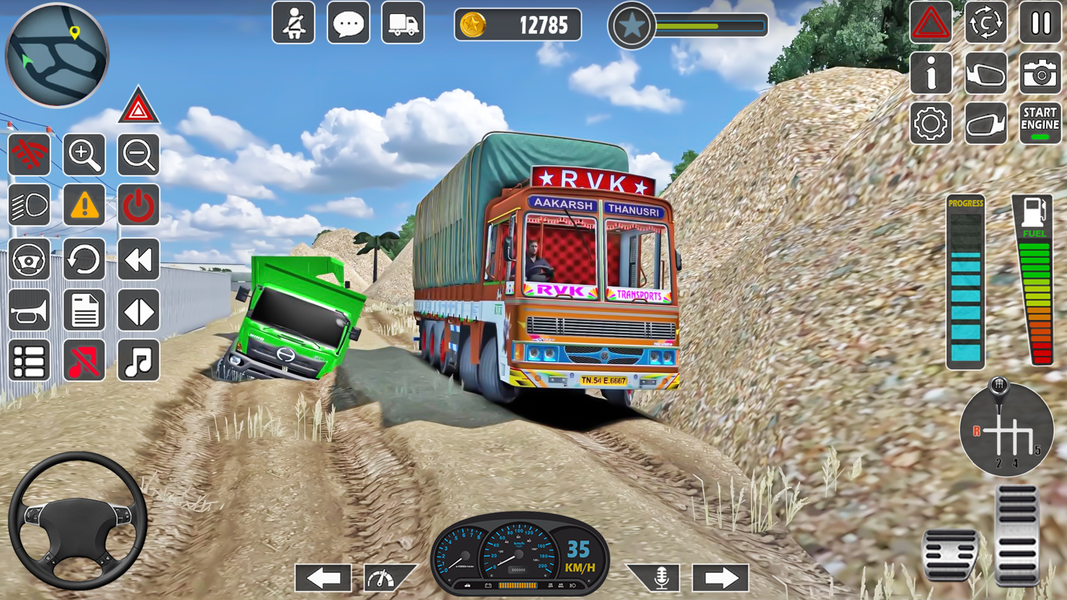
Task: Mute music with the crossed-out note
Action: [84, 360]
